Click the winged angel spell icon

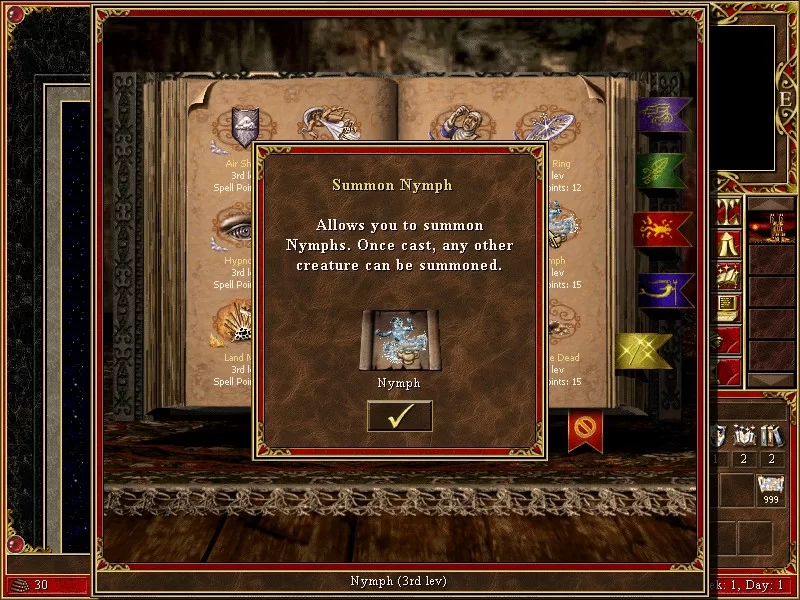(x=330, y=125)
